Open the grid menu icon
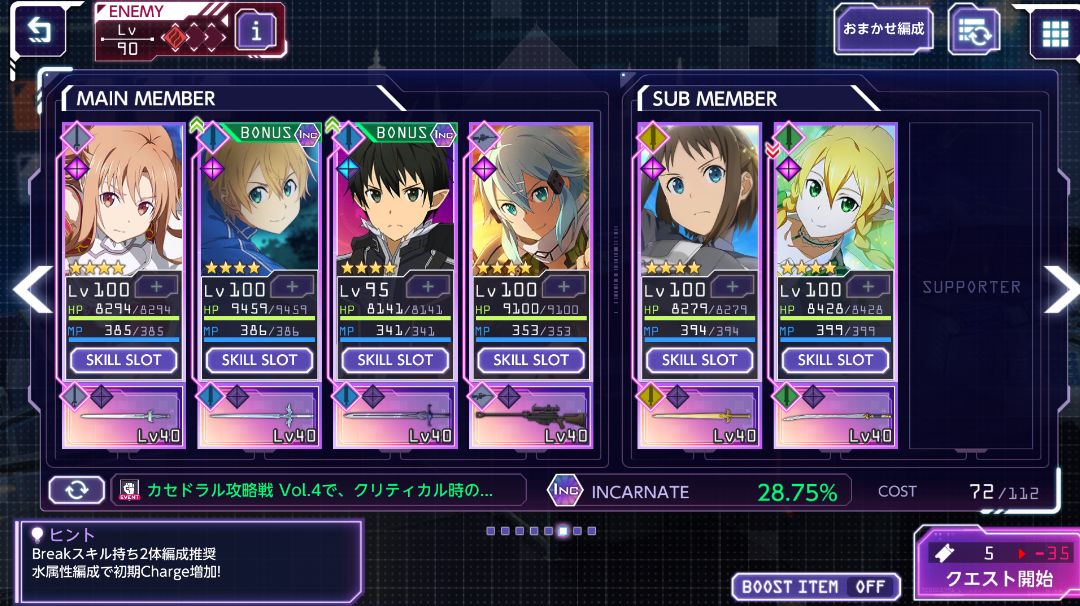Viewport: 1080px width, 606px height. click(1055, 32)
